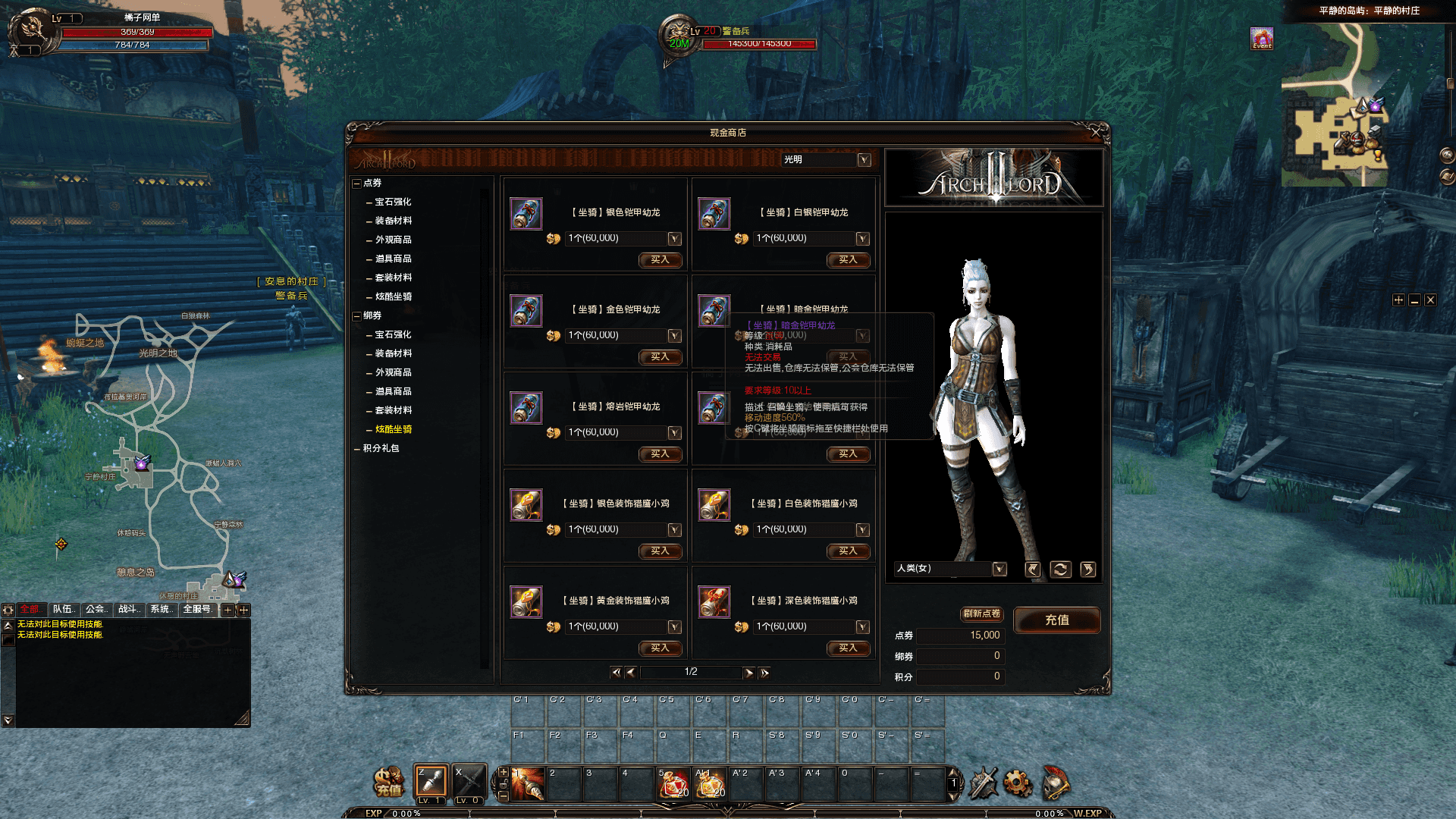This screenshot has height=819, width=1456.
Task: Click the Event icon near the minimap
Action: point(1261,37)
